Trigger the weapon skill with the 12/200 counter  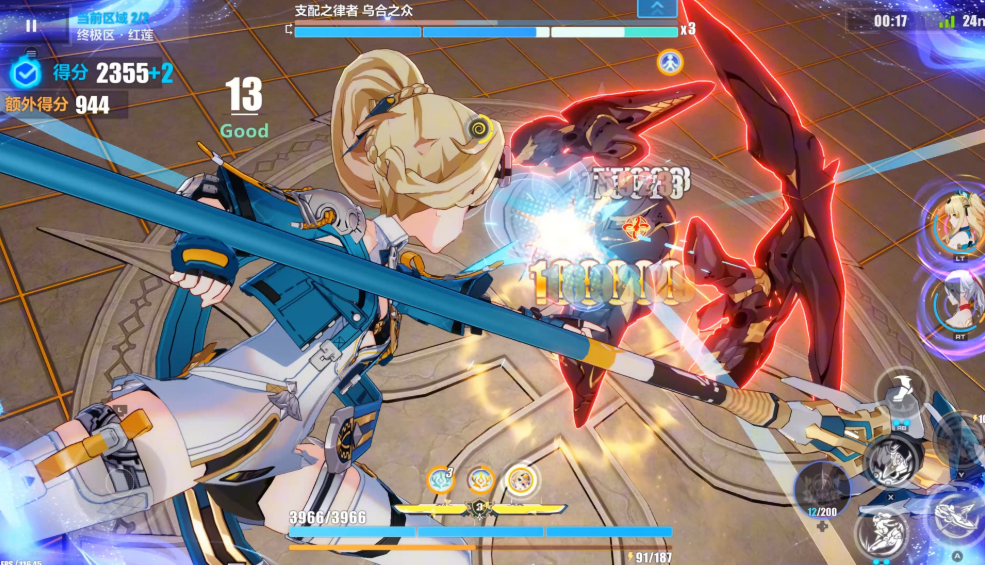[823, 490]
